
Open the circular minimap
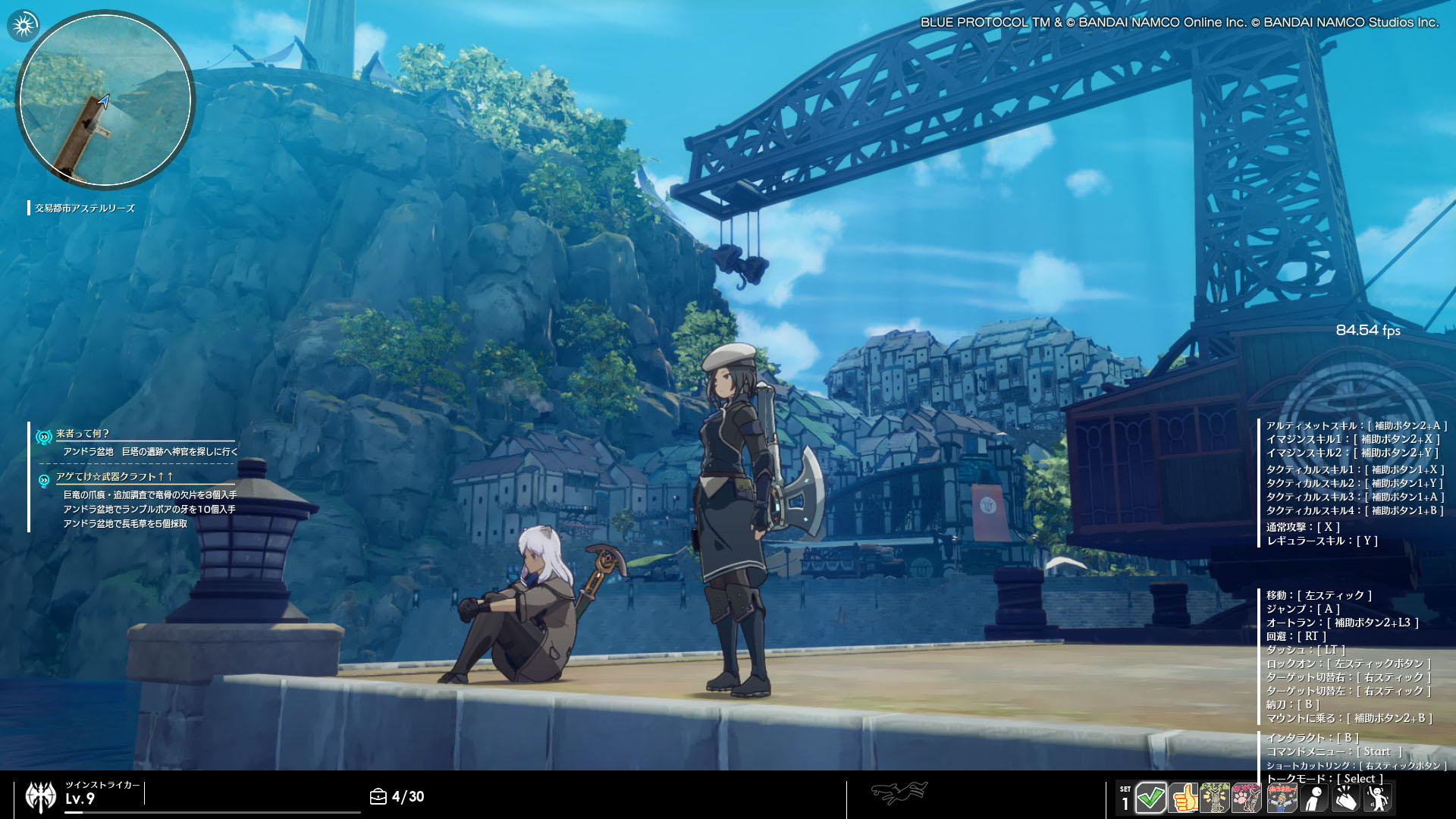pyautogui.click(x=105, y=99)
